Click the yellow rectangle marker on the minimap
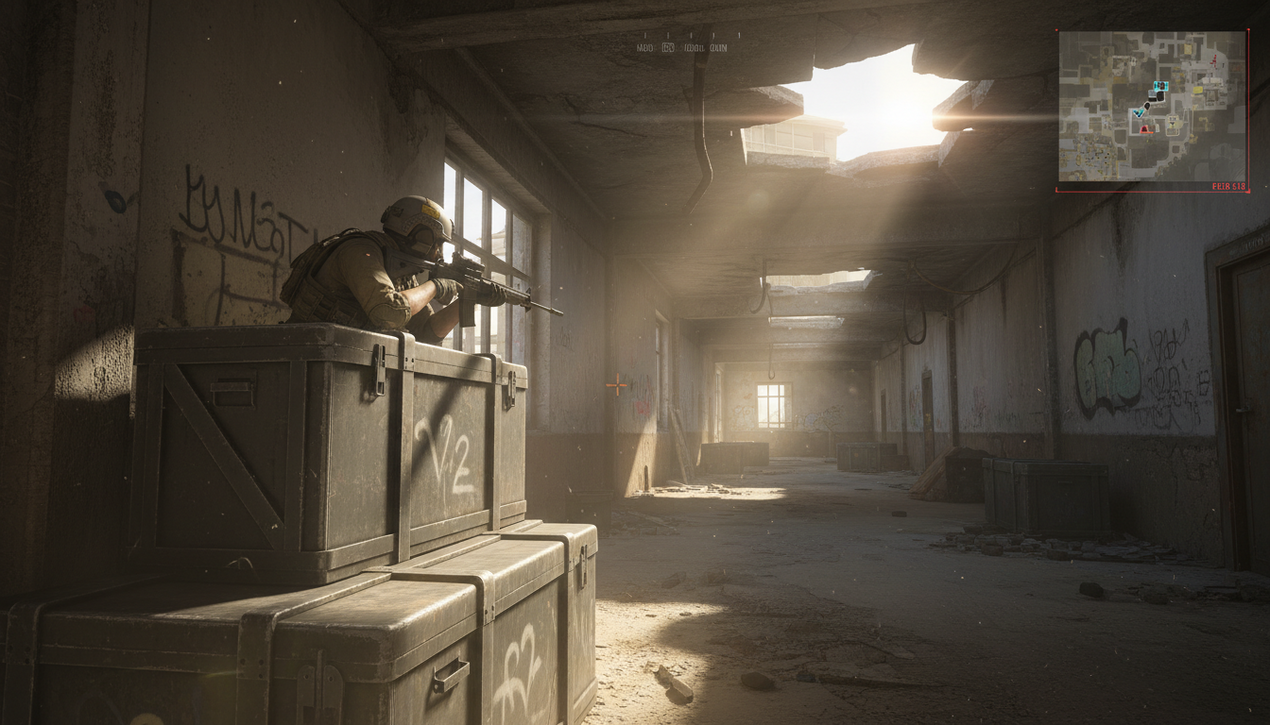 point(1198,90)
